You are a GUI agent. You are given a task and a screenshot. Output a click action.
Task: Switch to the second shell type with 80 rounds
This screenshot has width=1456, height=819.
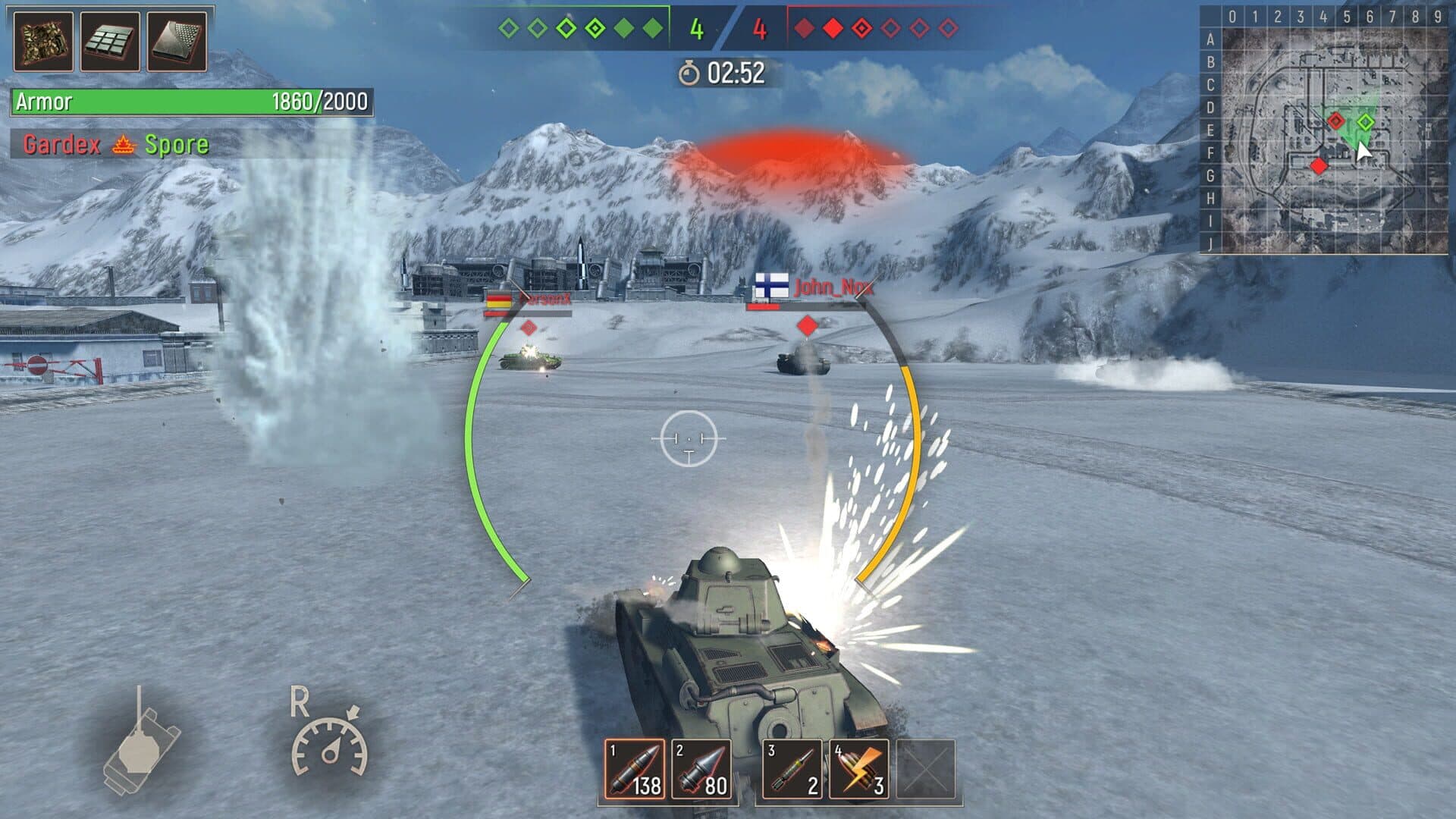pyautogui.click(x=701, y=769)
